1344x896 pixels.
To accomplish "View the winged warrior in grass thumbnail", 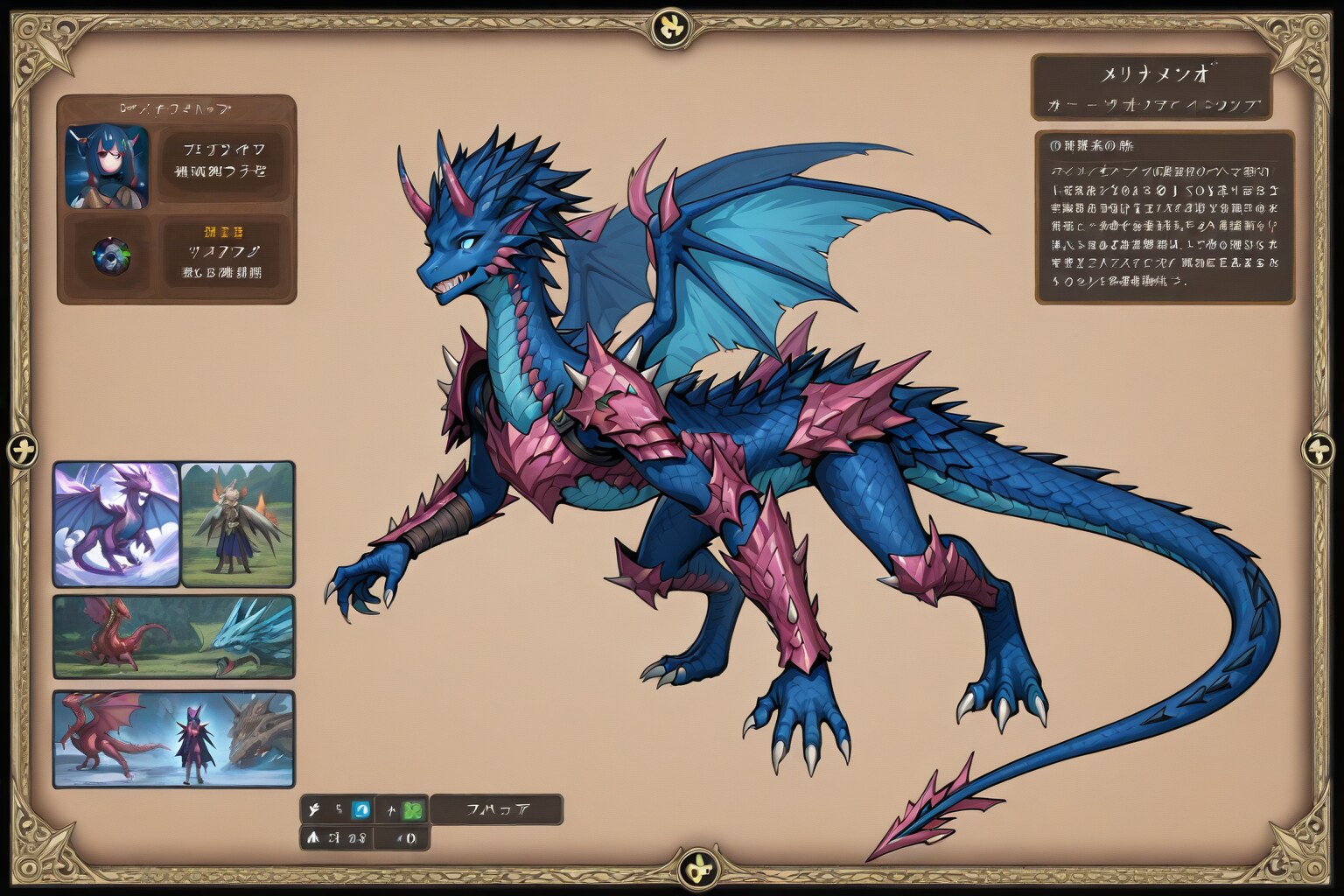I will point(237,524).
